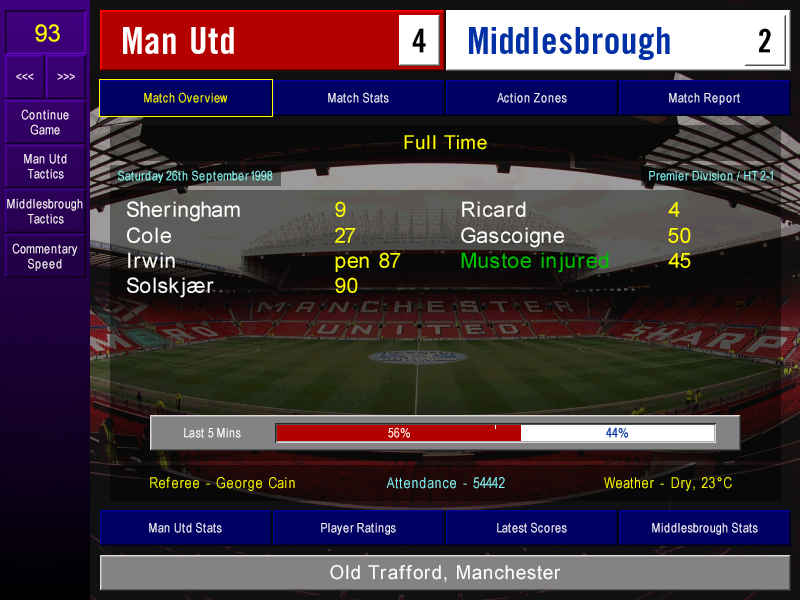The image size is (800, 600).
Task: Open Man Utd Stats
Action: 185,528
